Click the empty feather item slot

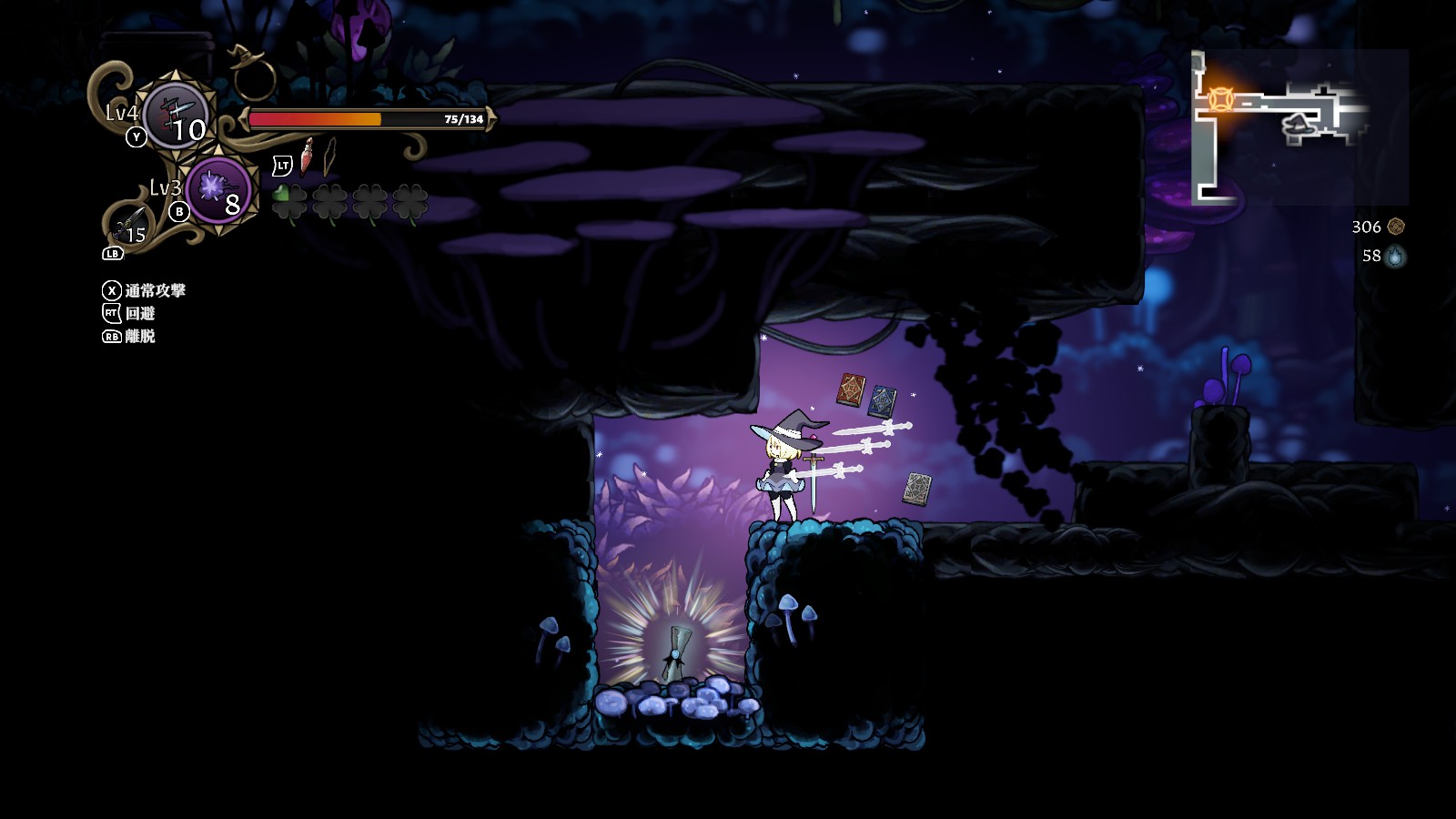(x=329, y=157)
